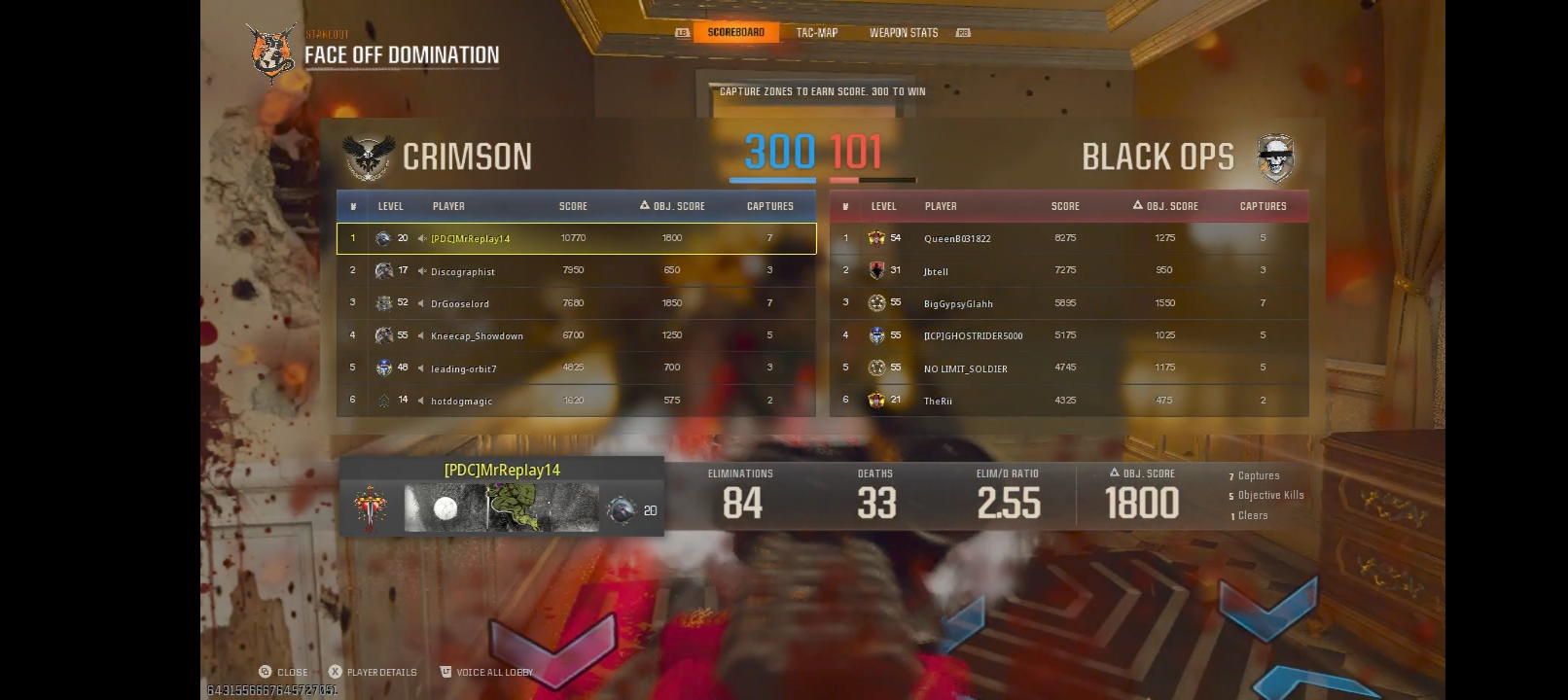Click DrGooselord's rank emblem
This screenshot has width=1568, height=700.
[x=384, y=303]
